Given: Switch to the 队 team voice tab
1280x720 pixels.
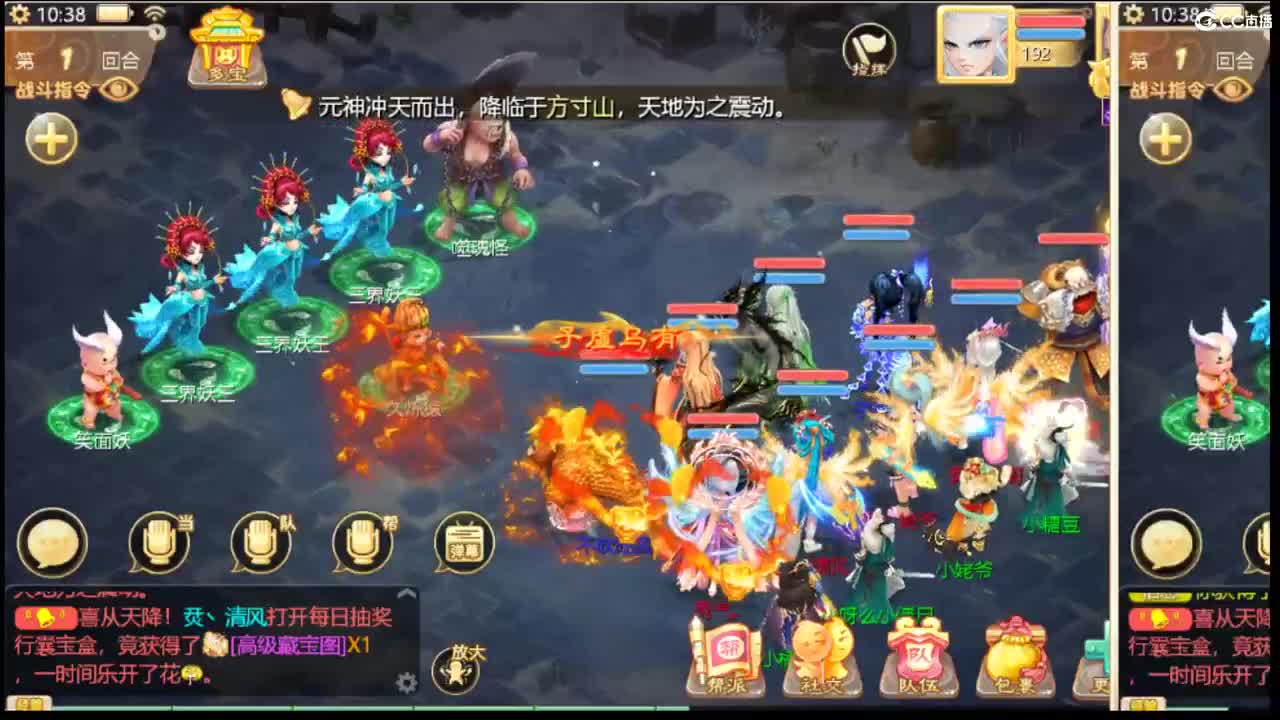Looking at the screenshot, I should pos(262,541).
